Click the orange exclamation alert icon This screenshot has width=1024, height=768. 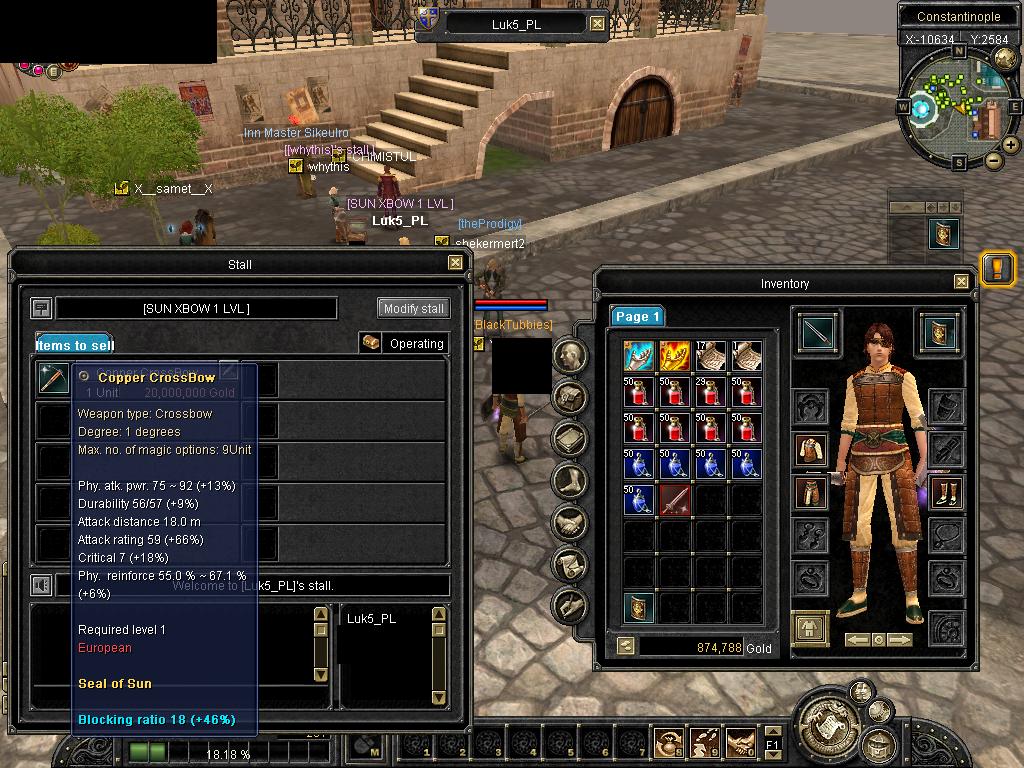pyautogui.click(x=997, y=268)
